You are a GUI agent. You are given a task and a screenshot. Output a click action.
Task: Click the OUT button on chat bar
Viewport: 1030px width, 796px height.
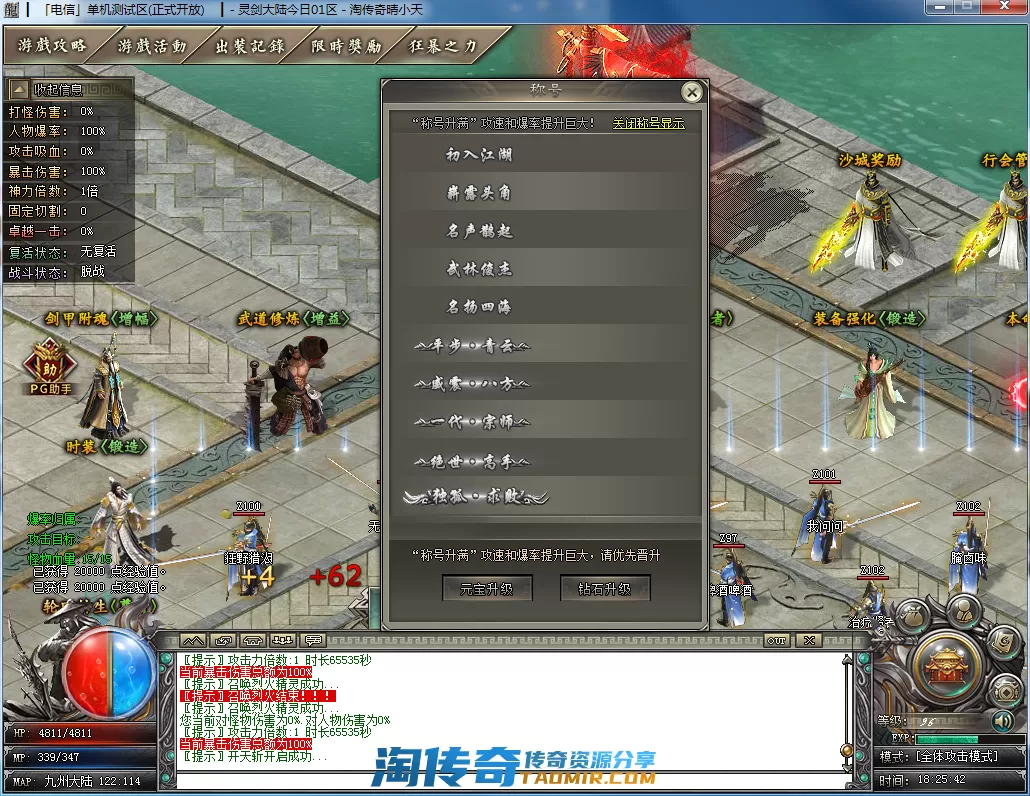[775, 640]
